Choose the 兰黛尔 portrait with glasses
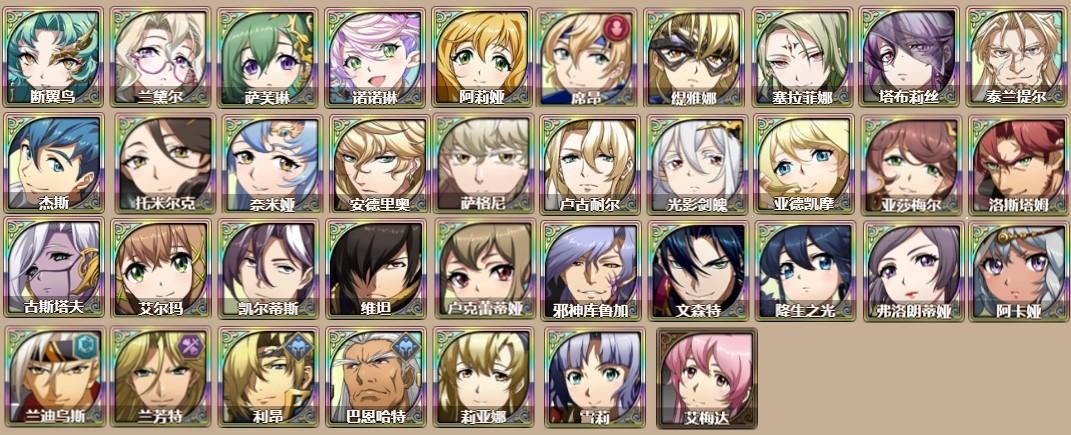The width and height of the screenshot is (1071, 435). pyautogui.click(x=161, y=57)
